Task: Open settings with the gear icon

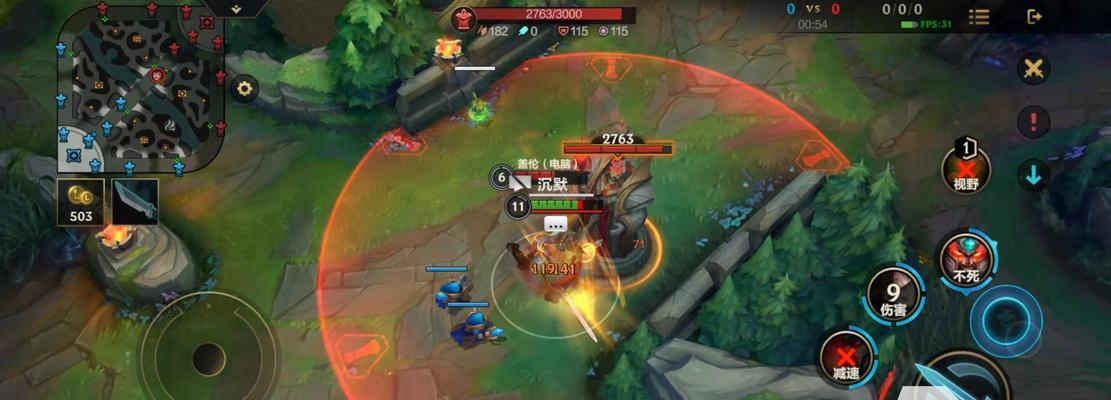Action: (244, 88)
